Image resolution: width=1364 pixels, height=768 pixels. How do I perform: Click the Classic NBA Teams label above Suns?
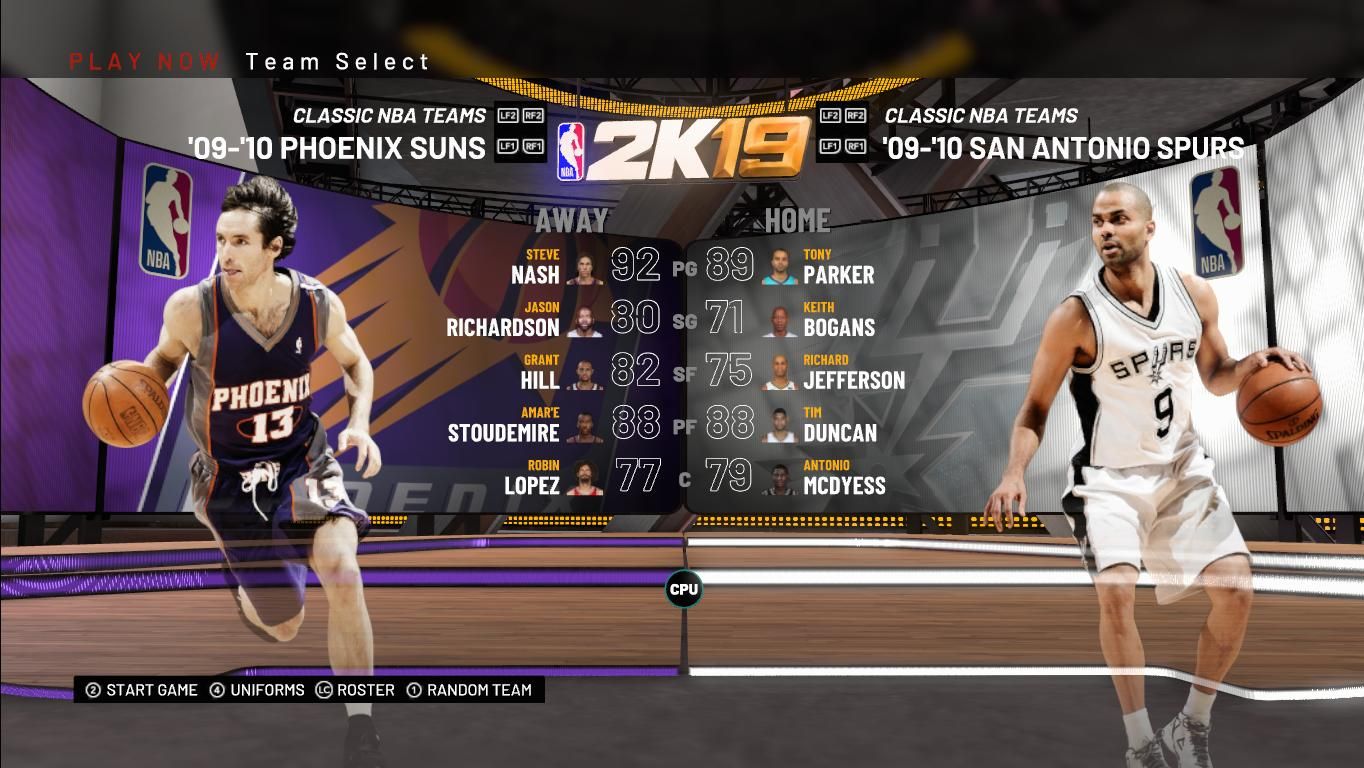389,116
